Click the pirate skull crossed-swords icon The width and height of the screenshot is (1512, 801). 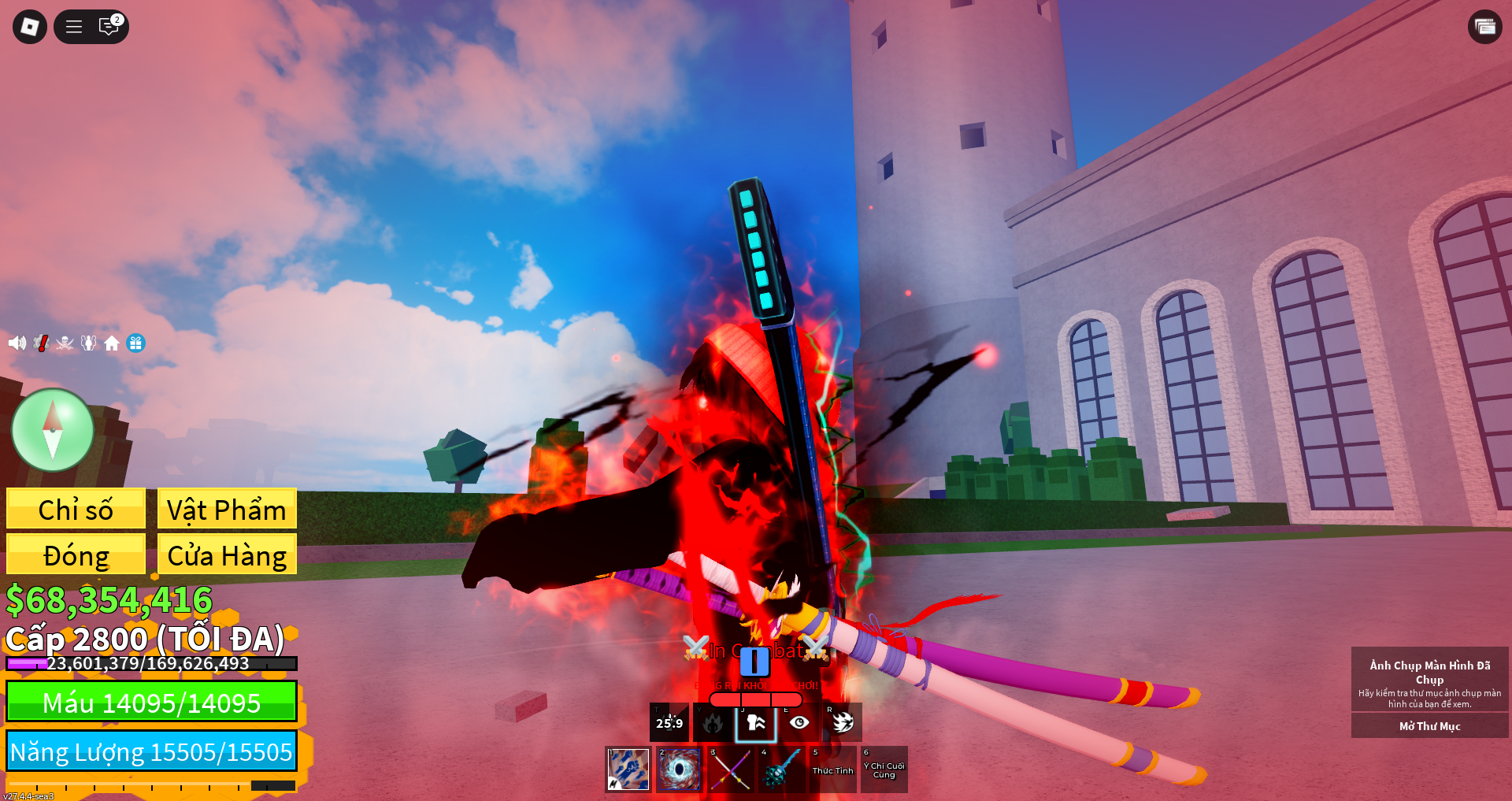pos(65,343)
